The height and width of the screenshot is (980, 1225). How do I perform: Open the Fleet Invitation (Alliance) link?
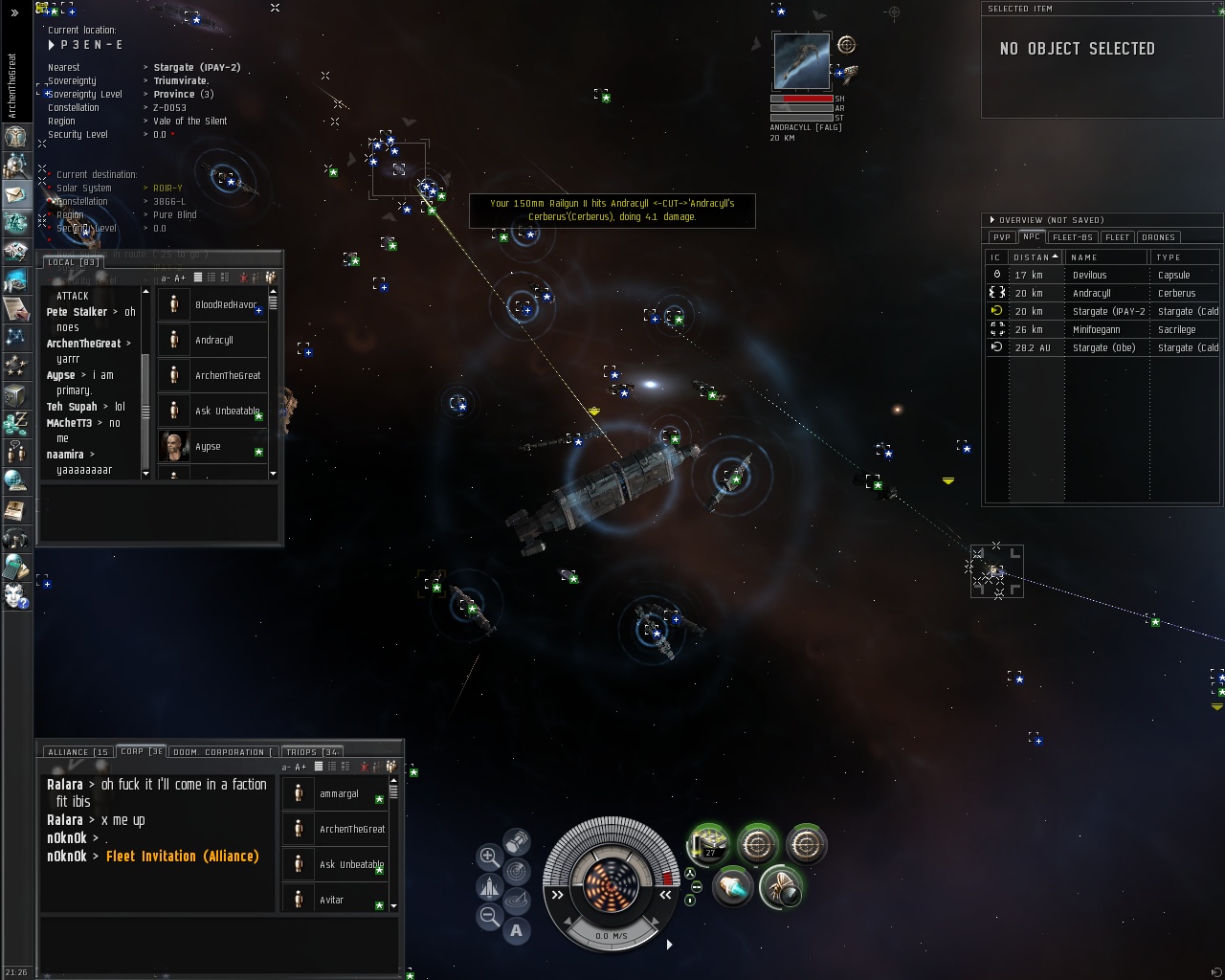pos(182,857)
